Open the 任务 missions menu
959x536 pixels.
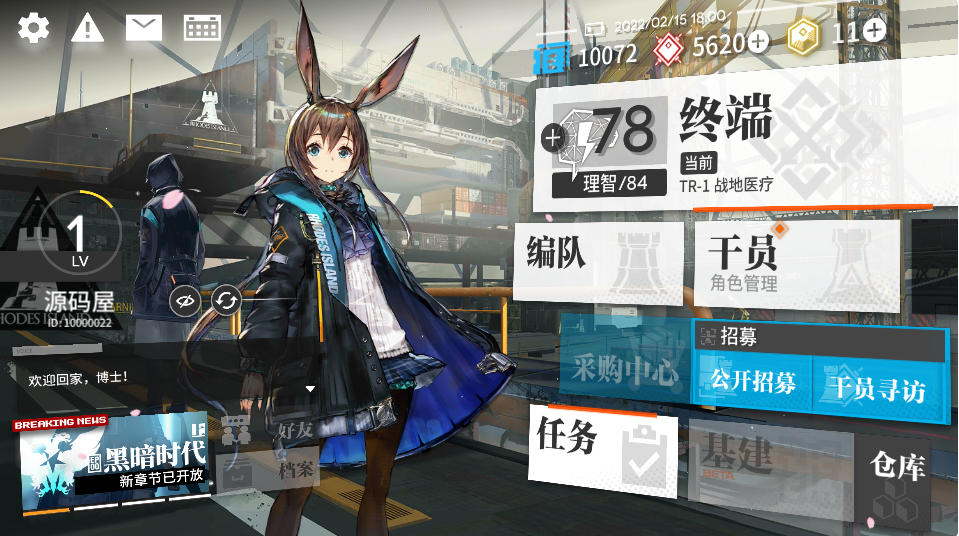(603, 446)
